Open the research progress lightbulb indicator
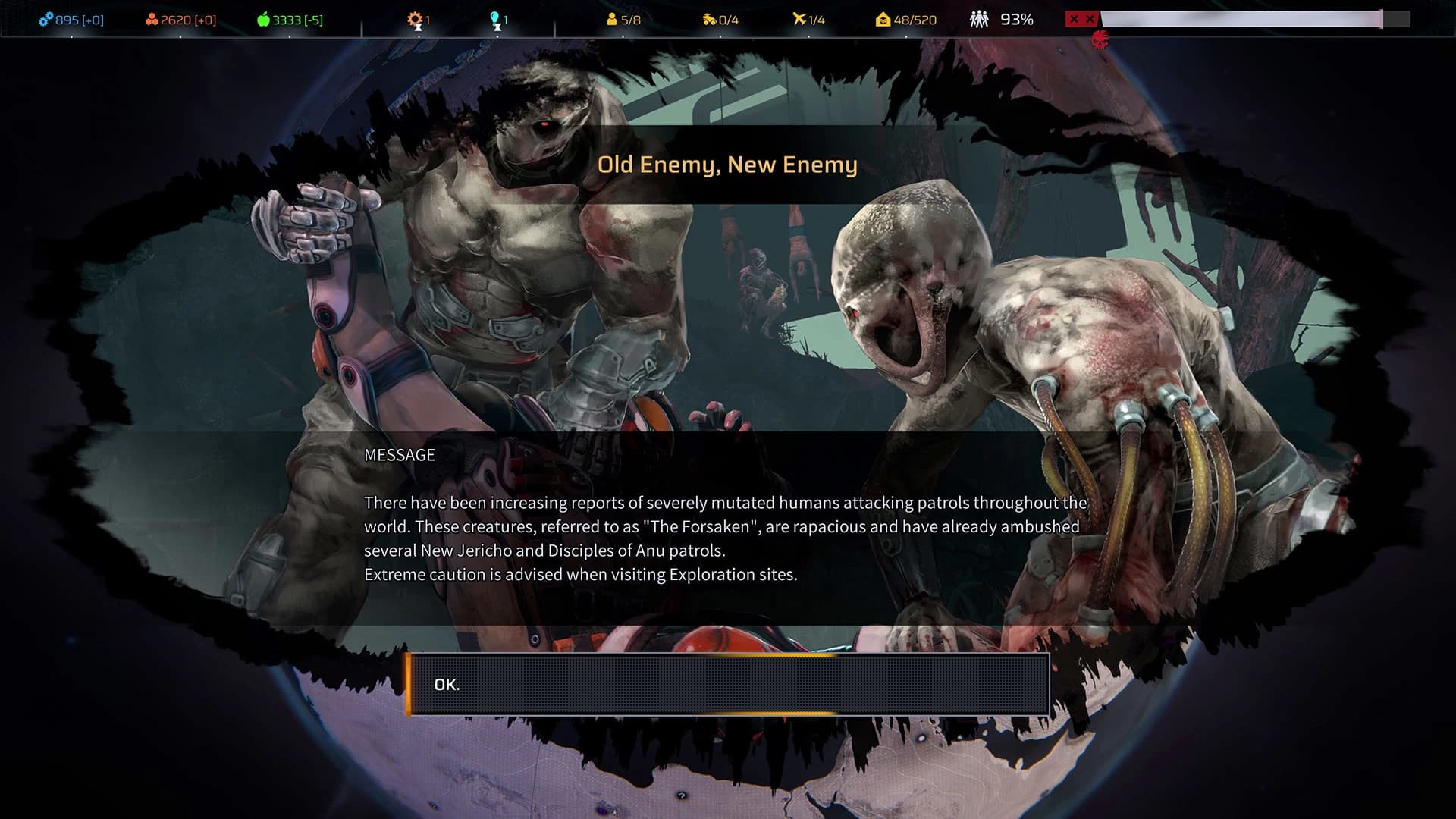The width and height of the screenshot is (1456, 819). coord(495,19)
